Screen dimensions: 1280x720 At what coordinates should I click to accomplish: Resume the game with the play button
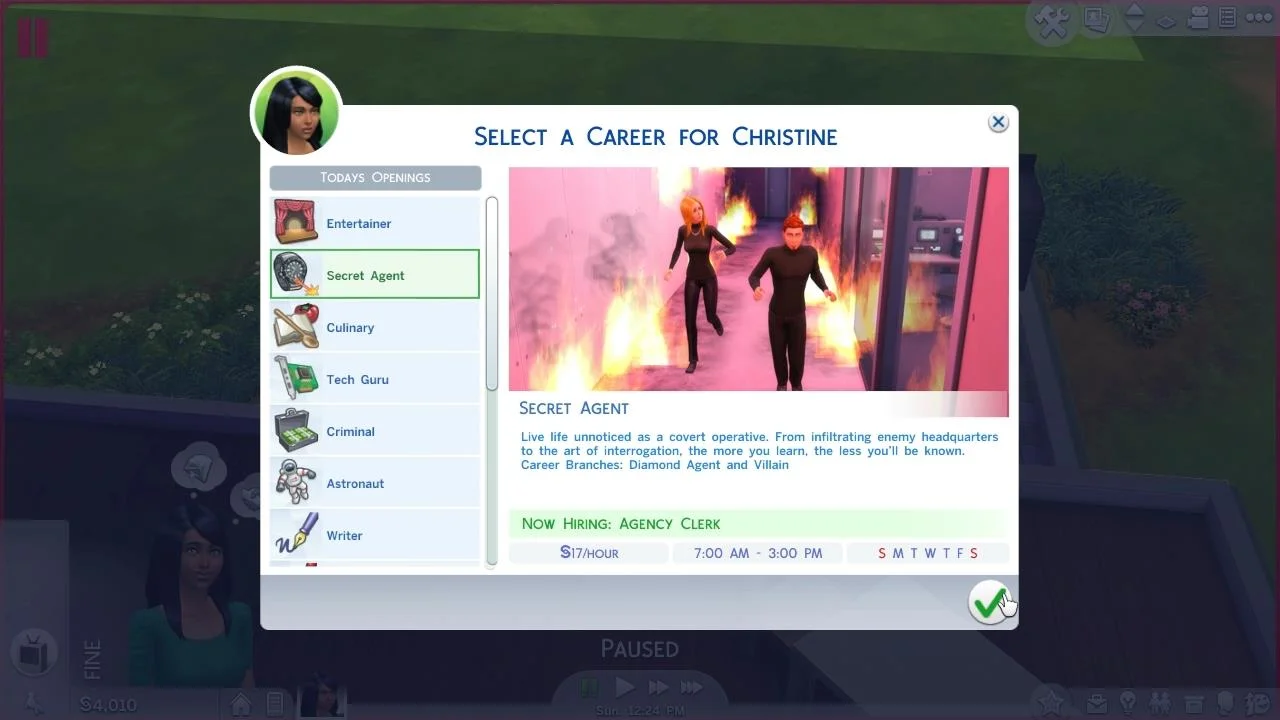pos(625,687)
